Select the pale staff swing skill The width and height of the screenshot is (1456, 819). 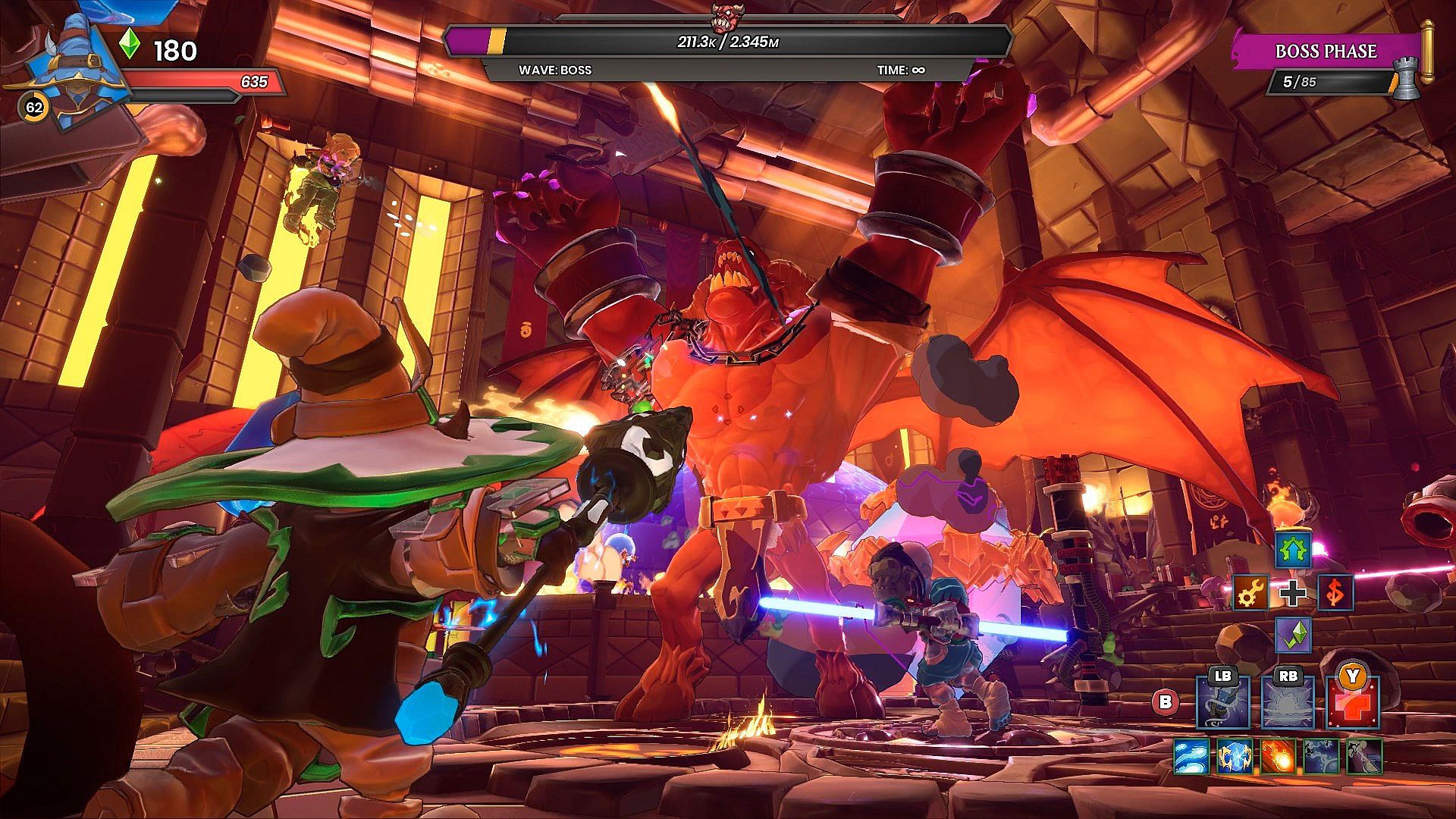tap(1363, 756)
